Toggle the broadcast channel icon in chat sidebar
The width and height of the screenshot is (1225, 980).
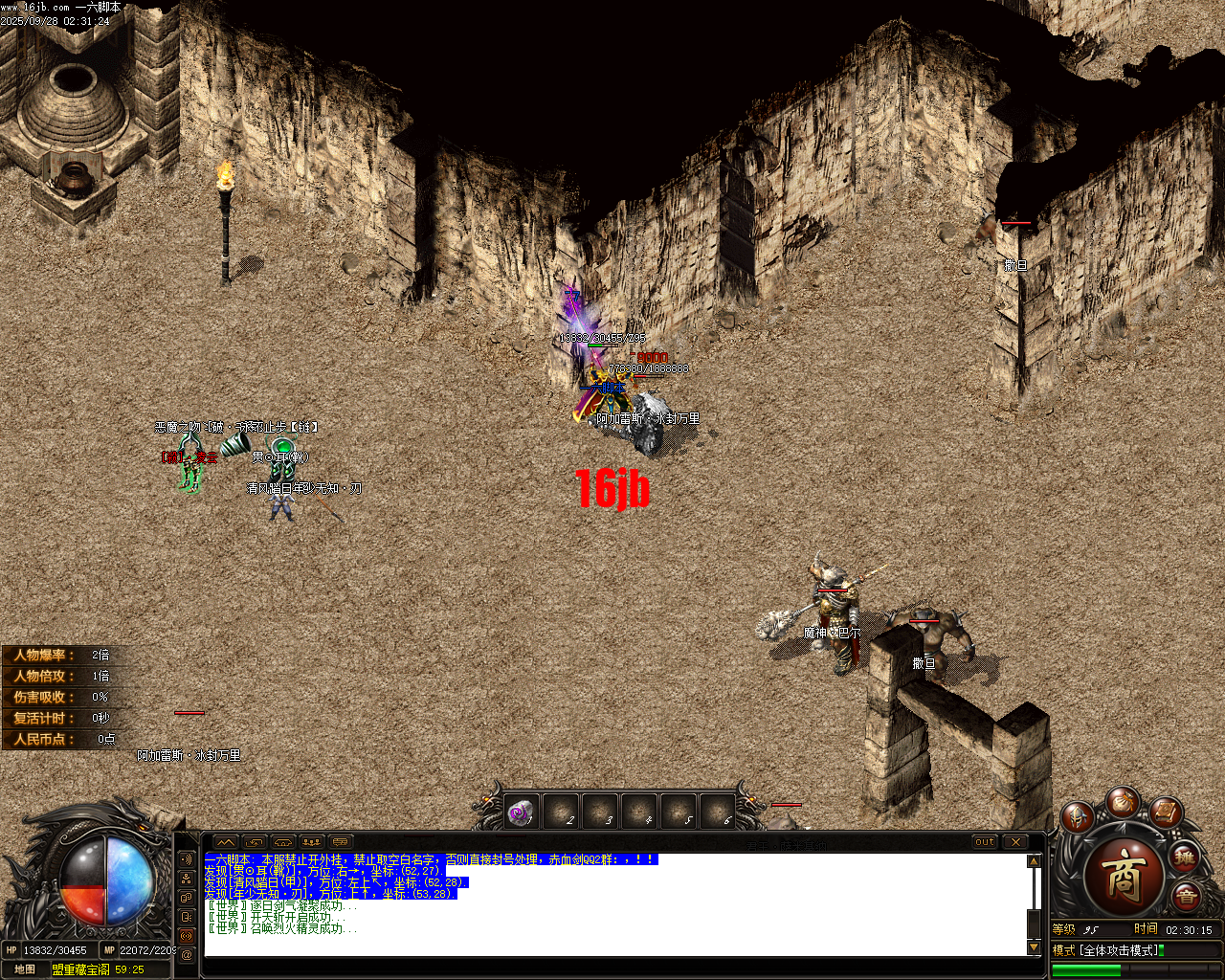(x=186, y=935)
